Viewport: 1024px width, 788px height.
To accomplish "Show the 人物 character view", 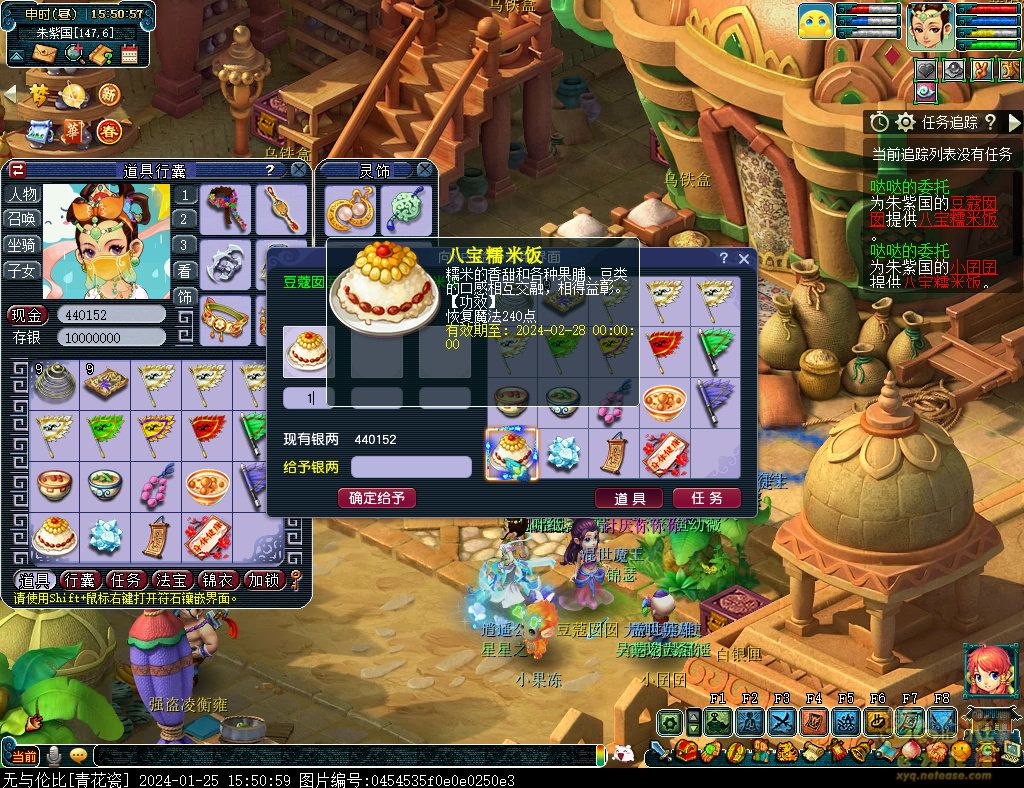I will click(x=23, y=194).
